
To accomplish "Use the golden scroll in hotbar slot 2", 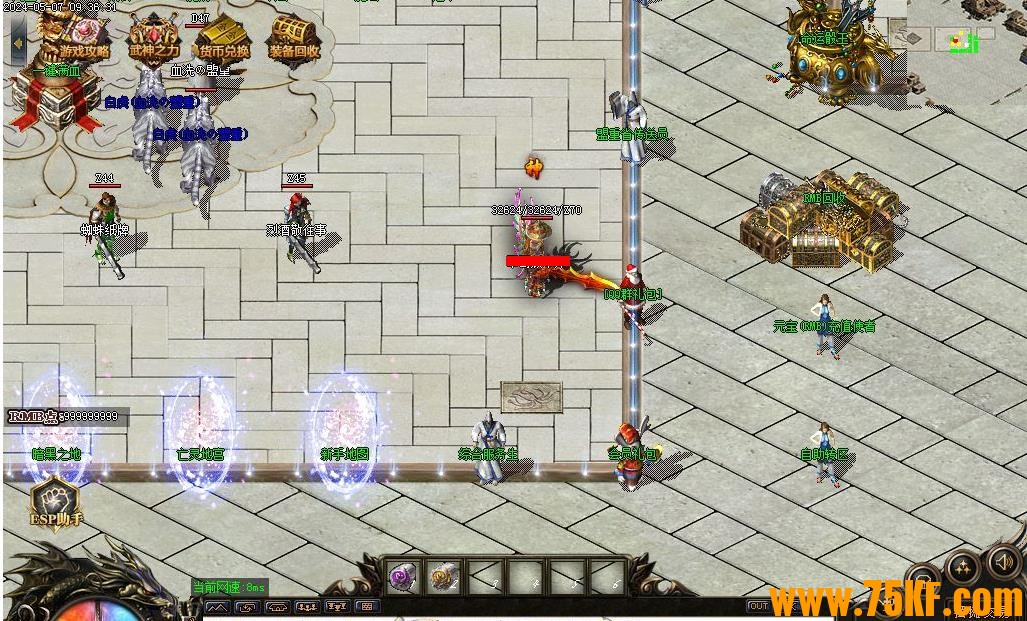I will coord(444,576).
